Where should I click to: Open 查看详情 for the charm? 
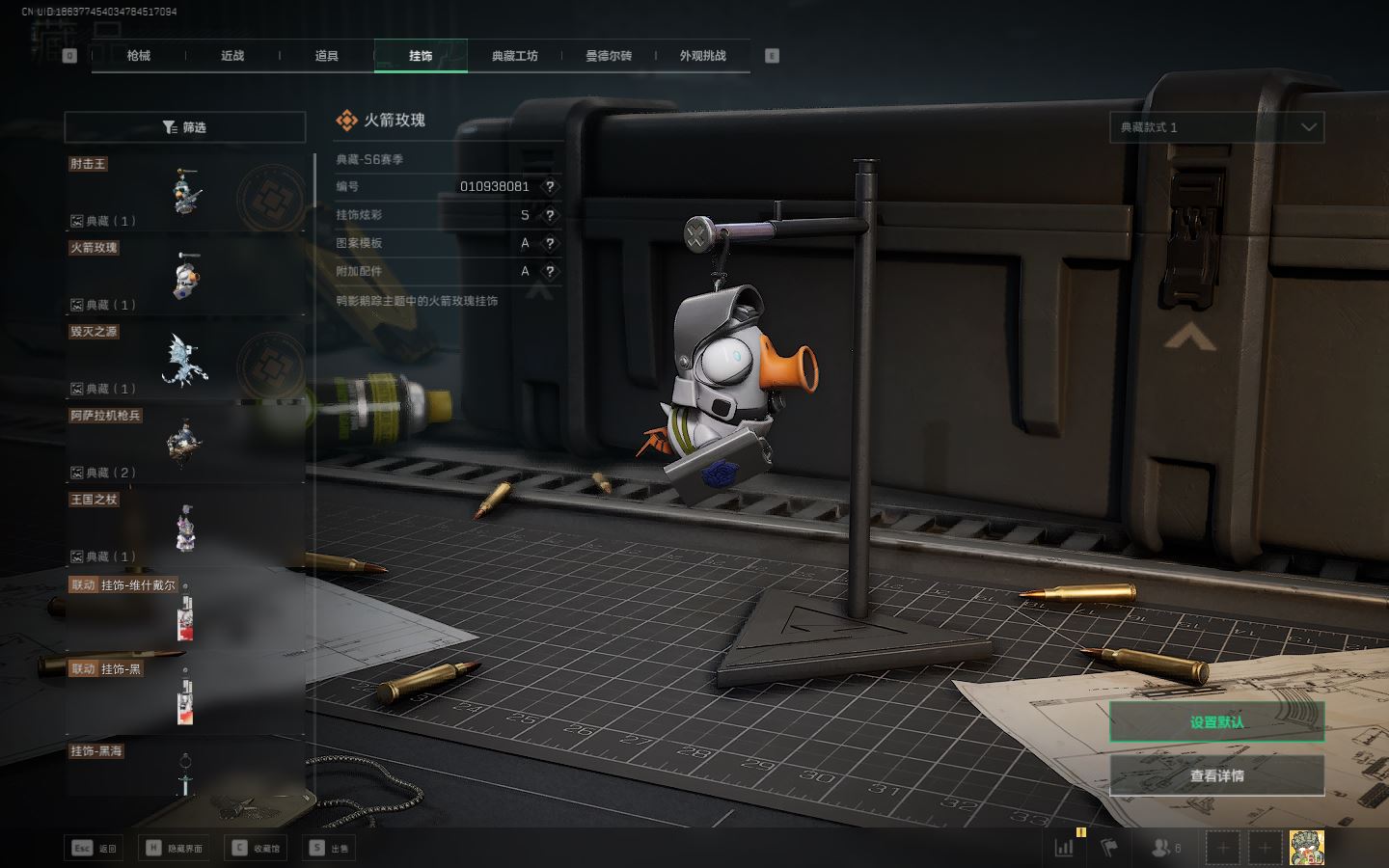click(x=1216, y=775)
